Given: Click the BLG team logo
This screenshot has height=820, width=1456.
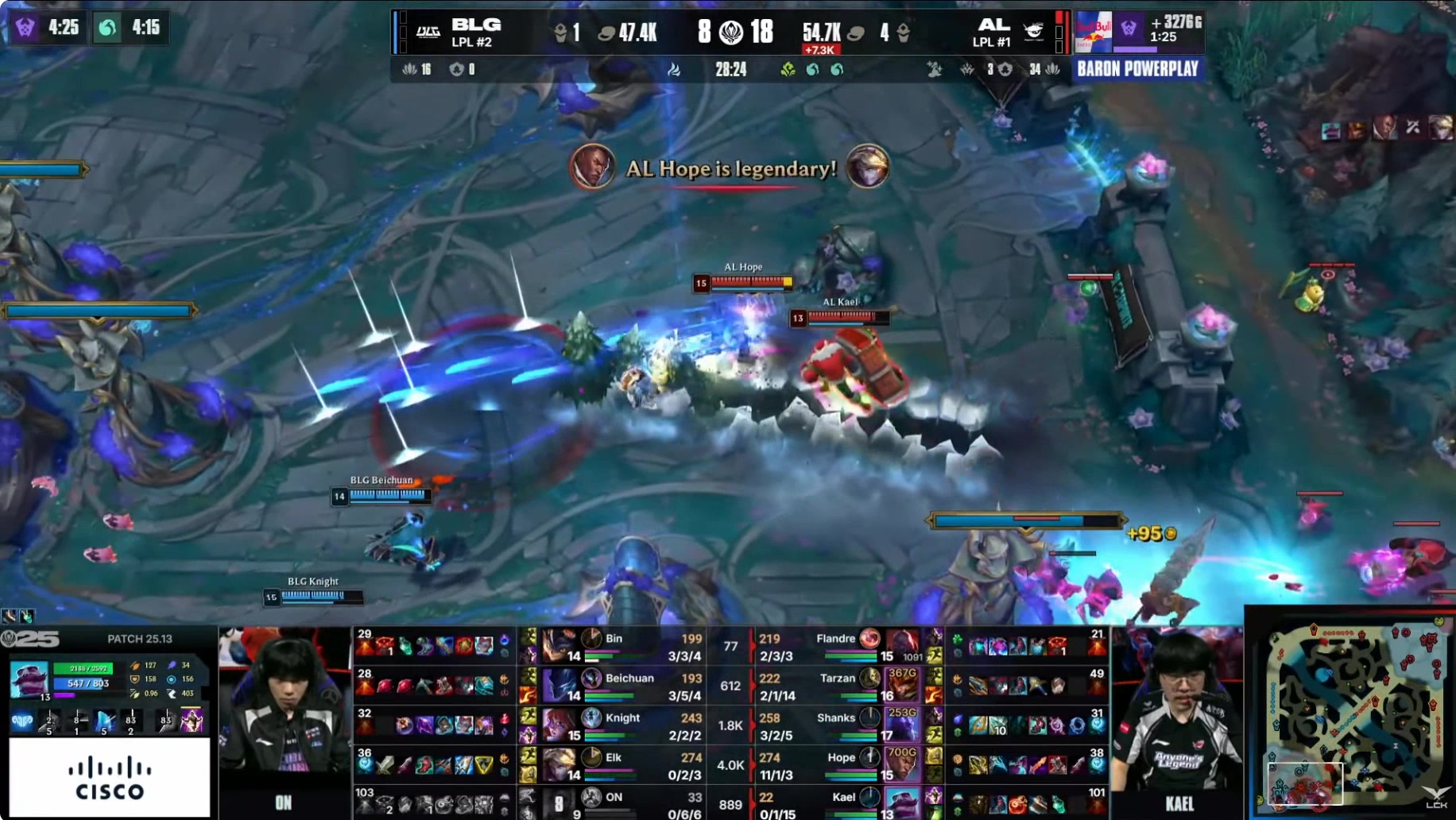Looking at the screenshot, I should (428, 32).
